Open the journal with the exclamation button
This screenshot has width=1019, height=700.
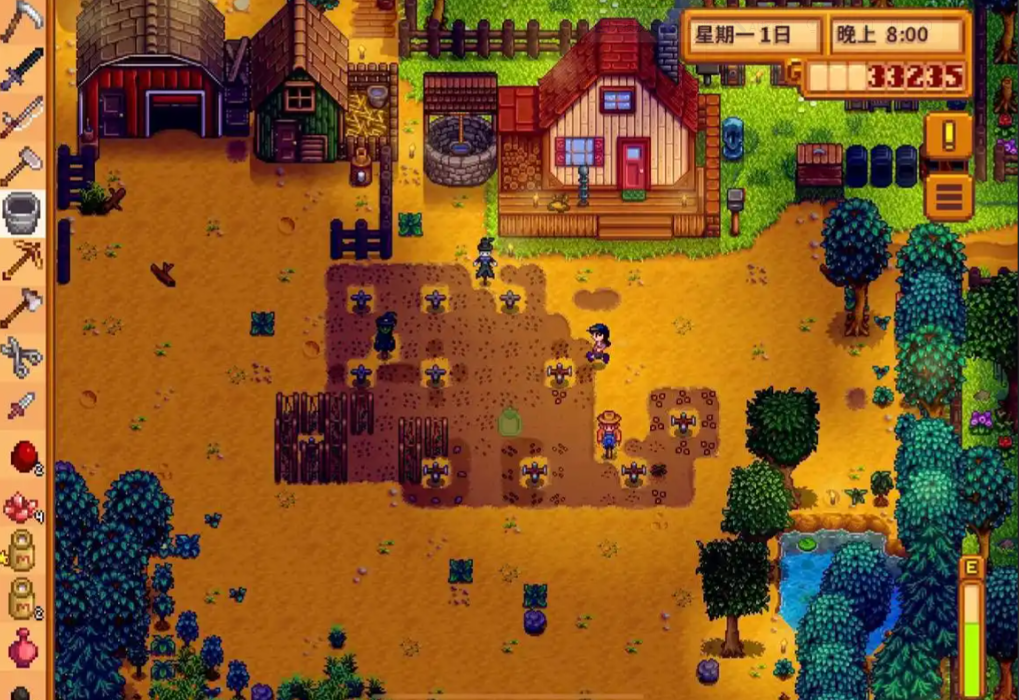(948, 135)
